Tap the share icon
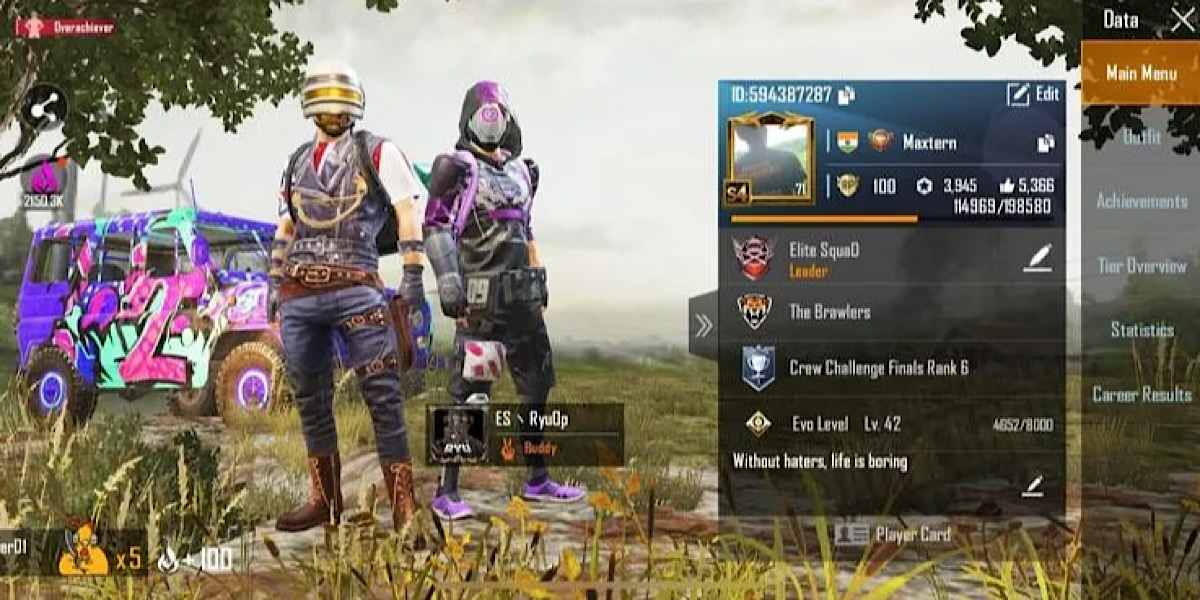This screenshot has height=600, width=1200. click(44, 108)
